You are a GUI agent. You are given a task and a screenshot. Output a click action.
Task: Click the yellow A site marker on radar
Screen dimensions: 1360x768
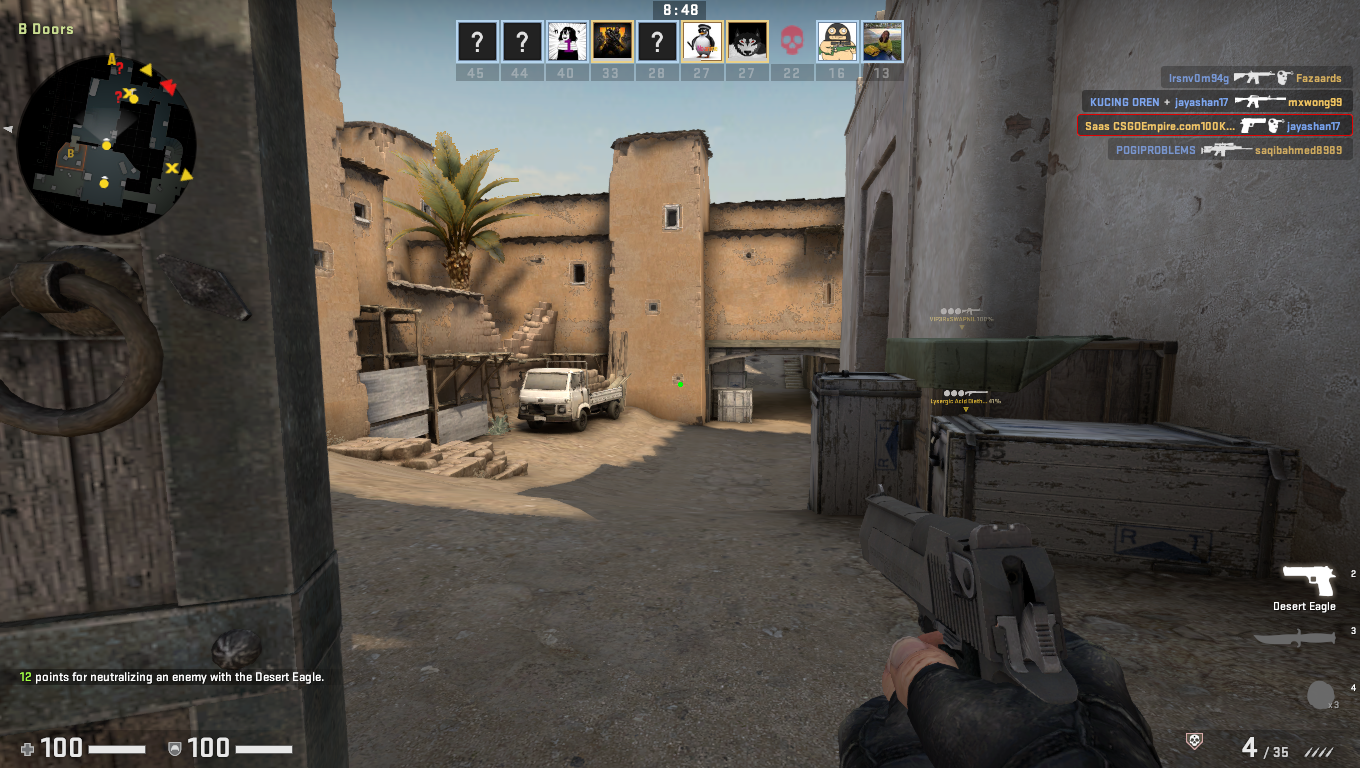112,59
